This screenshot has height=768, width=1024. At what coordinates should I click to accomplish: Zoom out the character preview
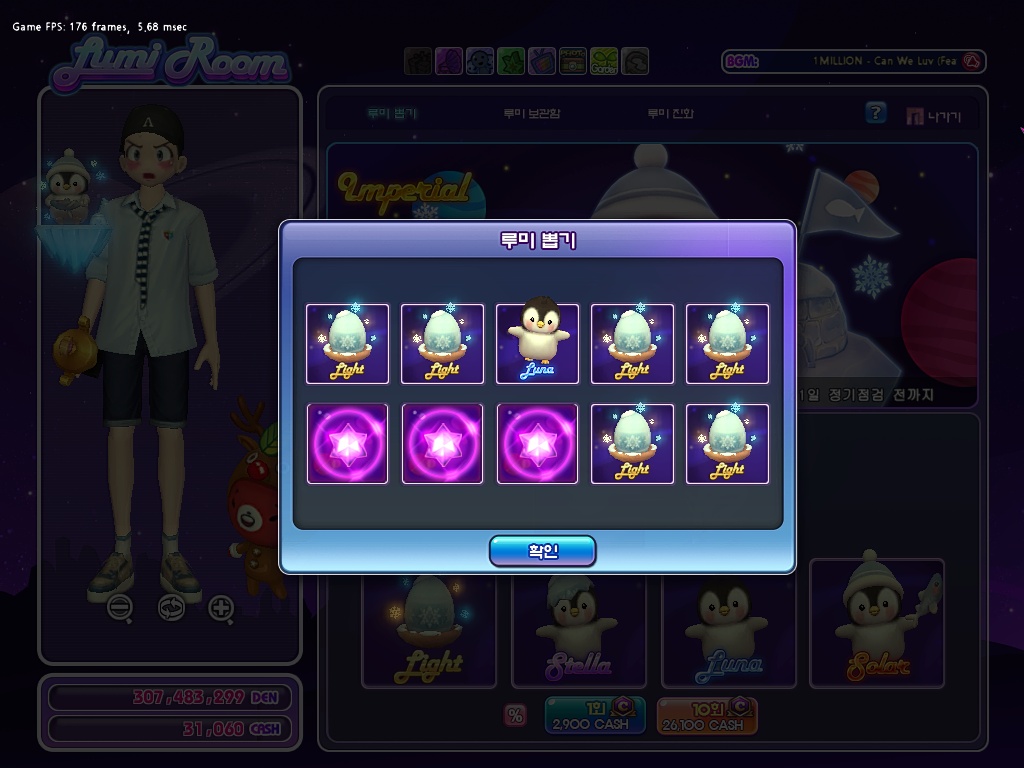click(x=120, y=607)
